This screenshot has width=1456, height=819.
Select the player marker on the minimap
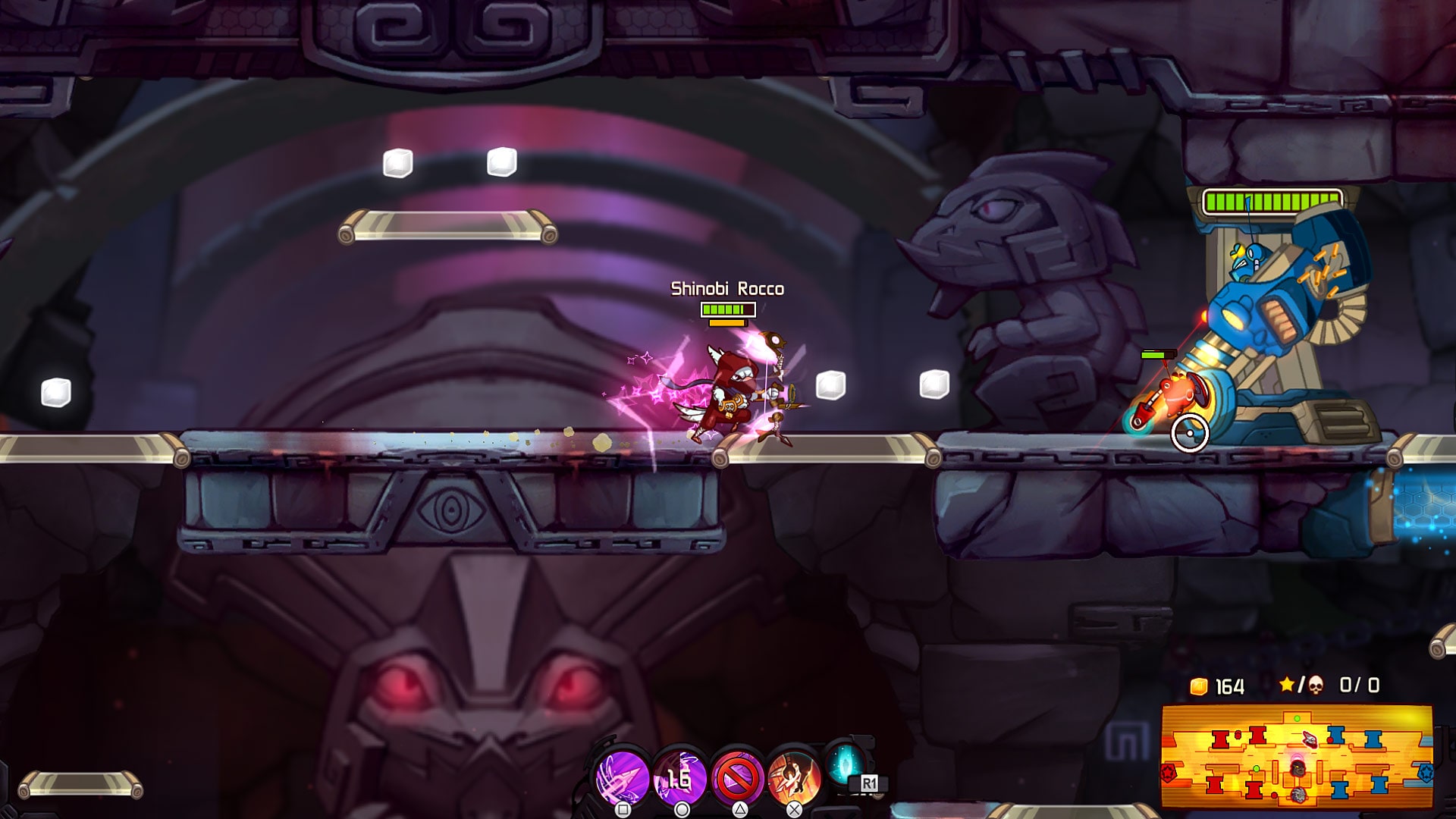coord(1298,770)
